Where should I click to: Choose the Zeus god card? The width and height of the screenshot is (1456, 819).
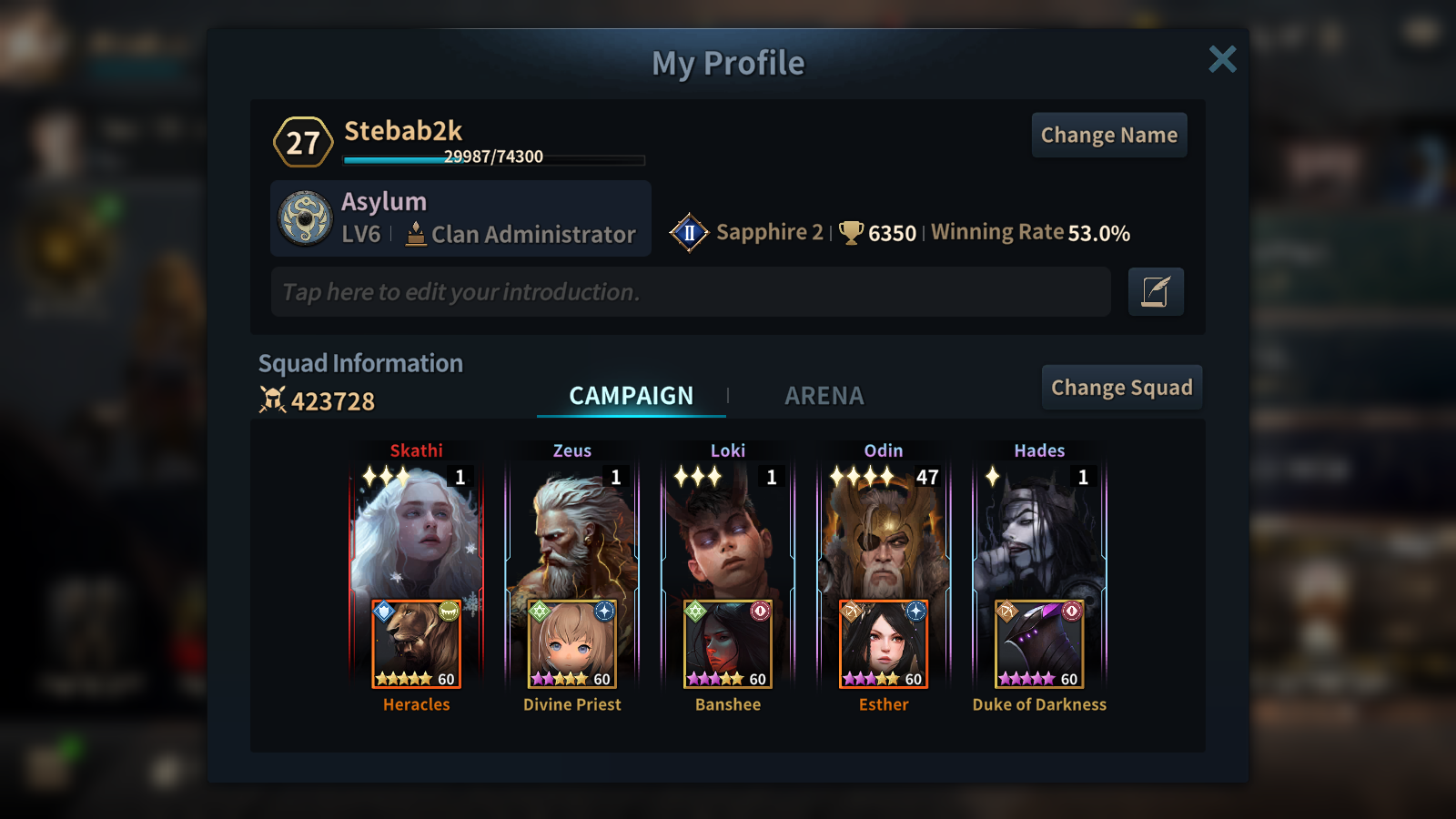coord(572,532)
